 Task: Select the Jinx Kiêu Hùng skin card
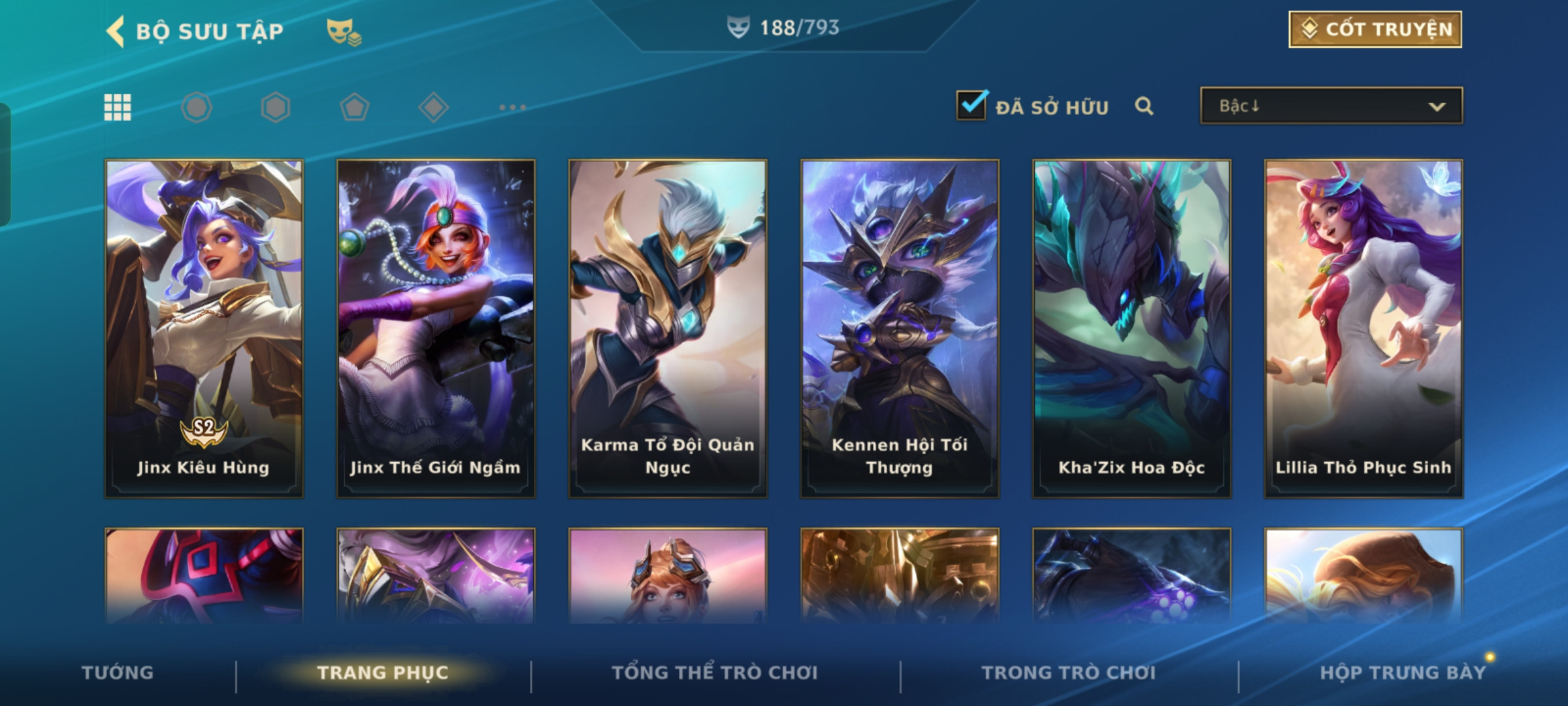[x=204, y=328]
